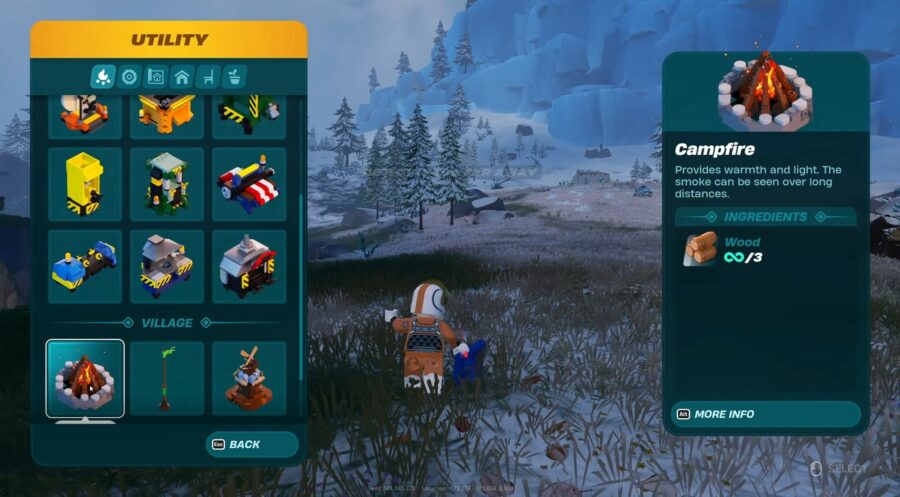Switch to the potted plant category tab
The height and width of the screenshot is (497, 900).
[234, 76]
